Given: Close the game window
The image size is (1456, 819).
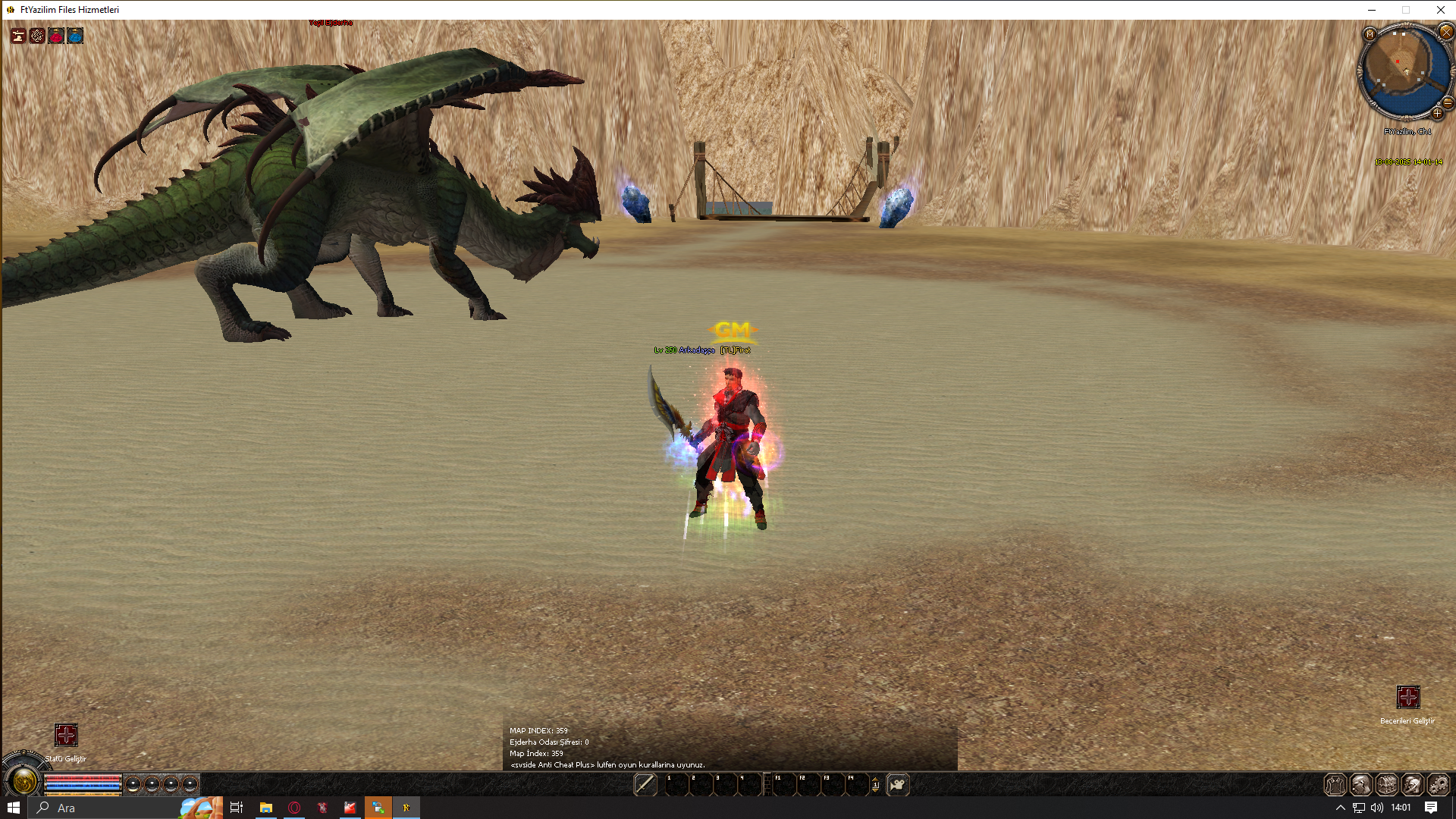Looking at the screenshot, I should [x=1440, y=10].
